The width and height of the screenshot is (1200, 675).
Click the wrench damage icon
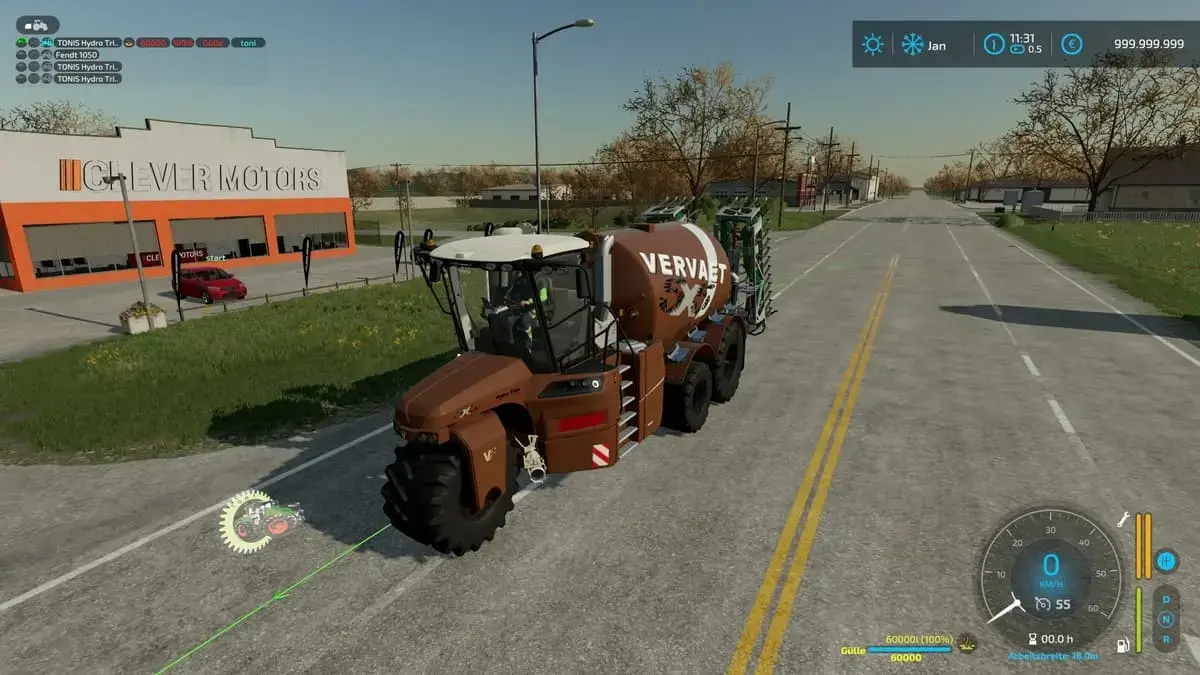pyautogui.click(x=1123, y=520)
